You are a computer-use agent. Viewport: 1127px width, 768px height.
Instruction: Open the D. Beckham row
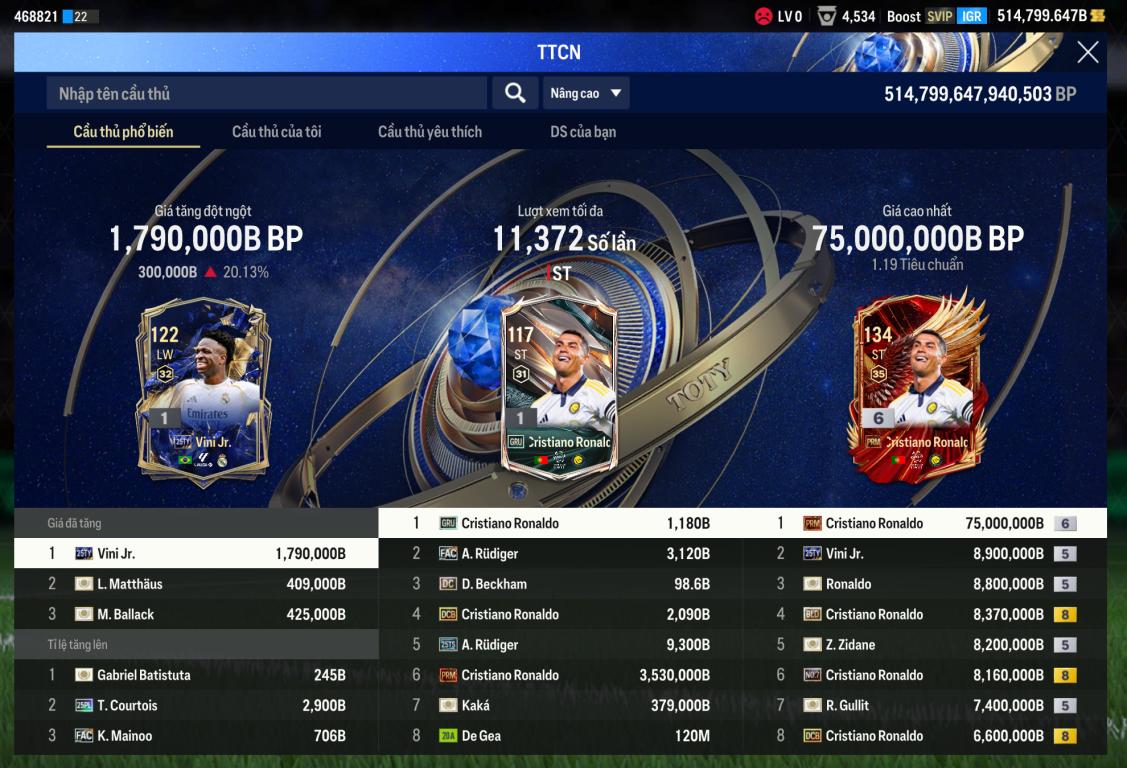[560, 584]
